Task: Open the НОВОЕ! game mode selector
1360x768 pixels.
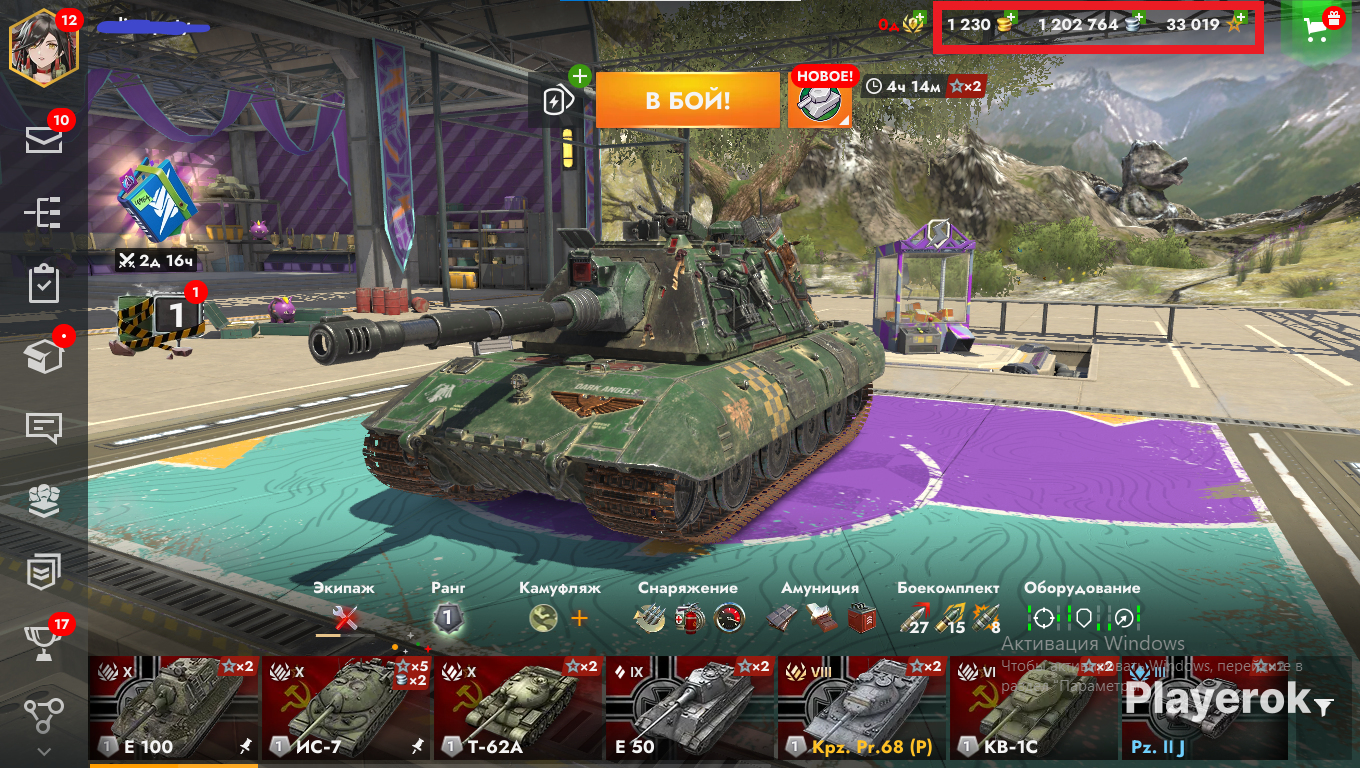Action: [820, 100]
